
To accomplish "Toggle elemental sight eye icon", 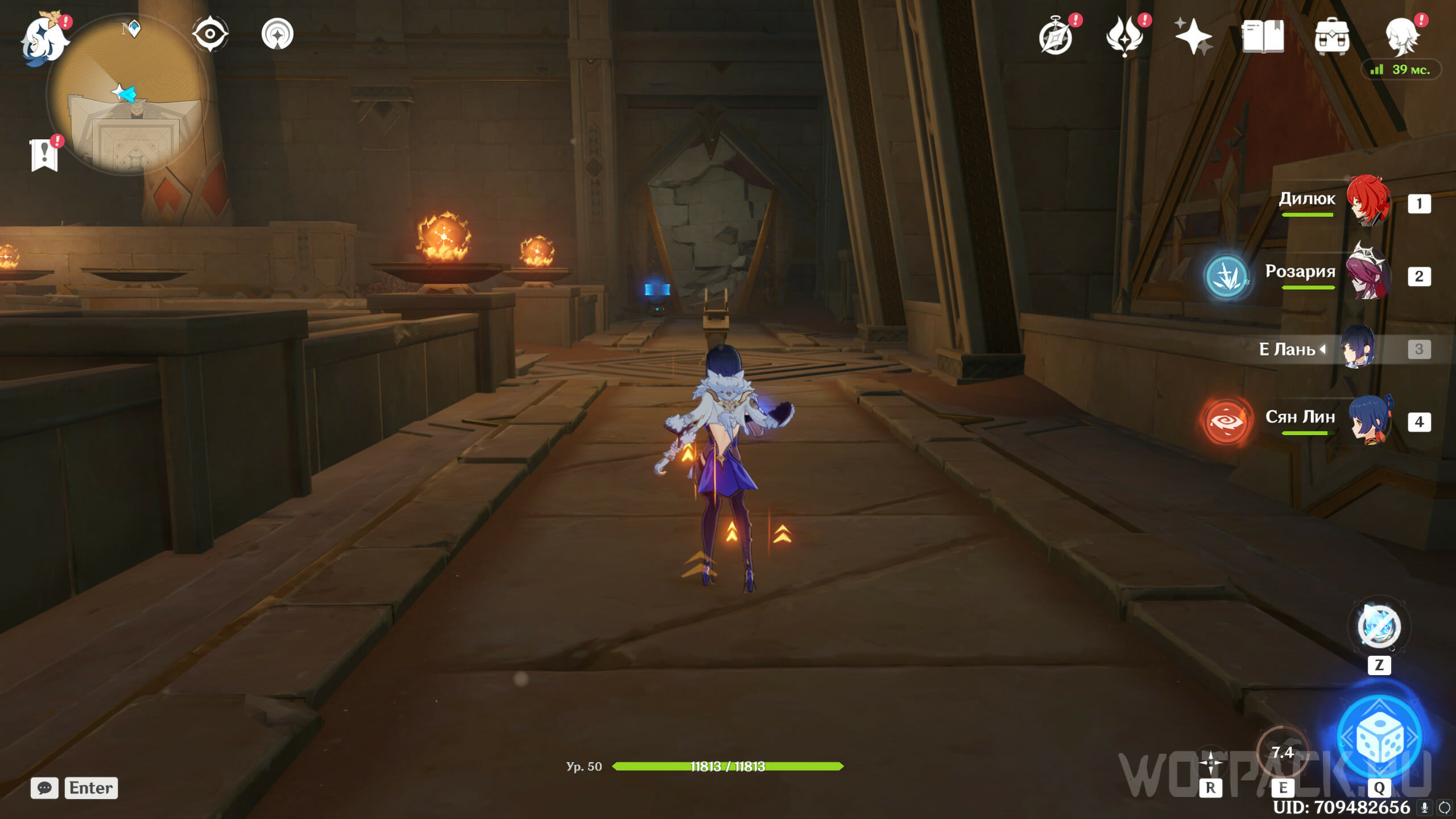I will tap(210, 34).
